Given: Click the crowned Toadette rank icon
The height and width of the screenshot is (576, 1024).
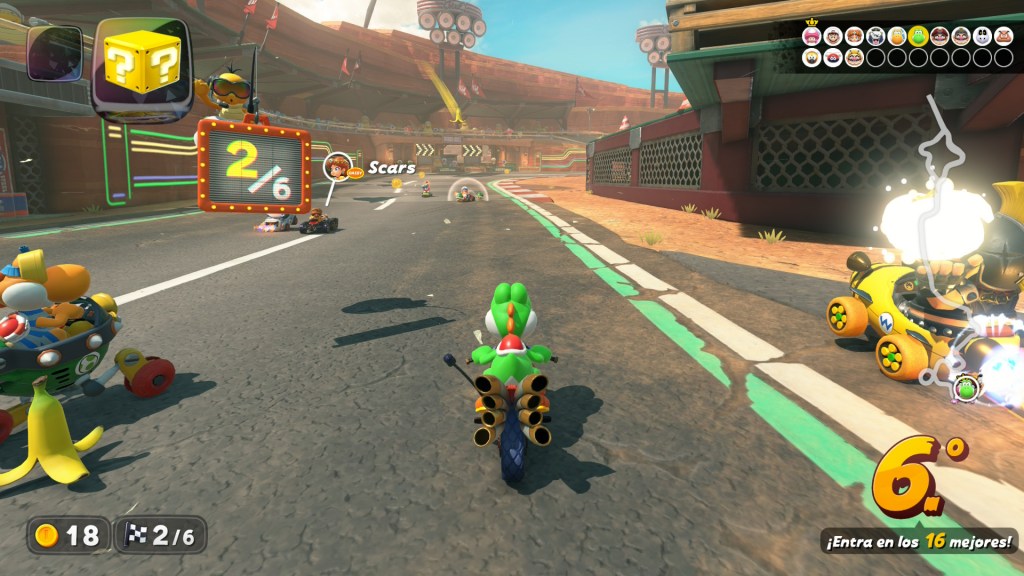Looking at the screenshot, I should pyautogui.click(x=811, y=36).
